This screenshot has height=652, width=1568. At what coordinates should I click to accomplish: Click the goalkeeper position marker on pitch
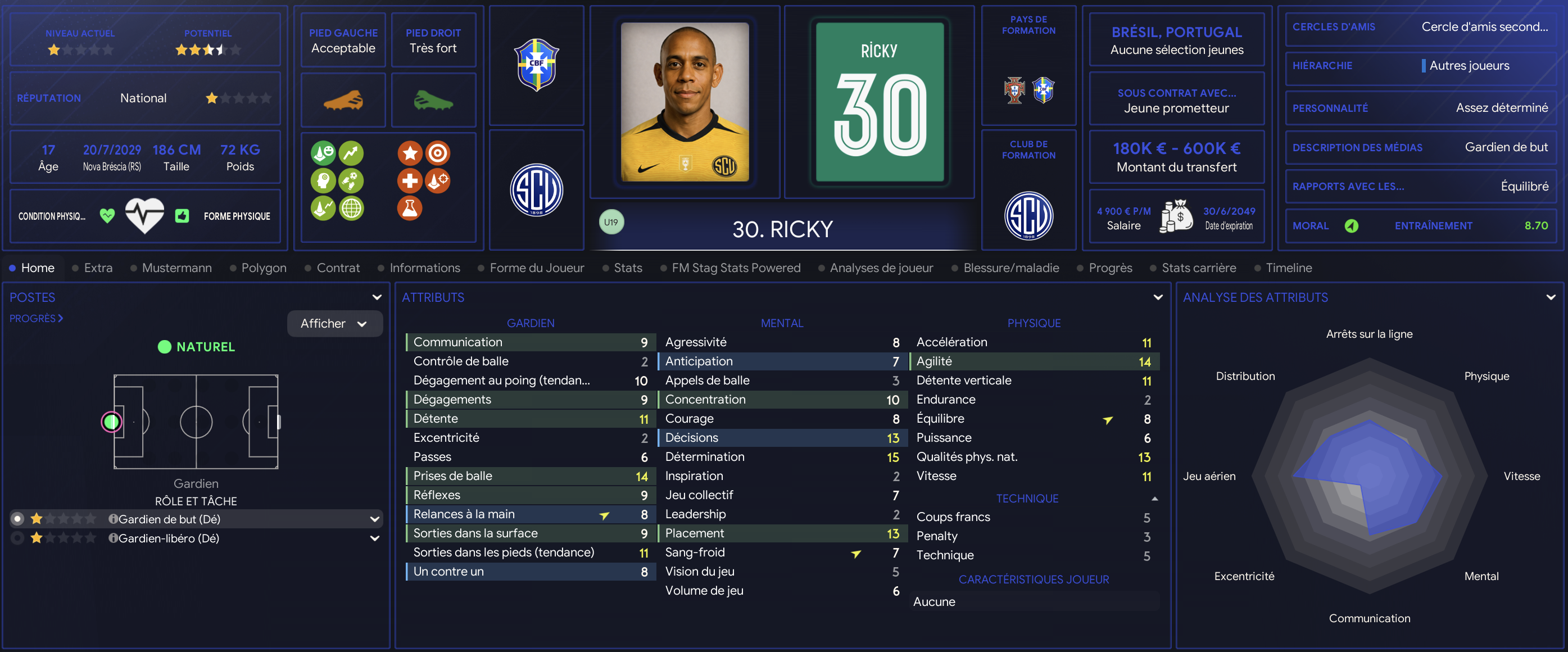click(111, 422)
